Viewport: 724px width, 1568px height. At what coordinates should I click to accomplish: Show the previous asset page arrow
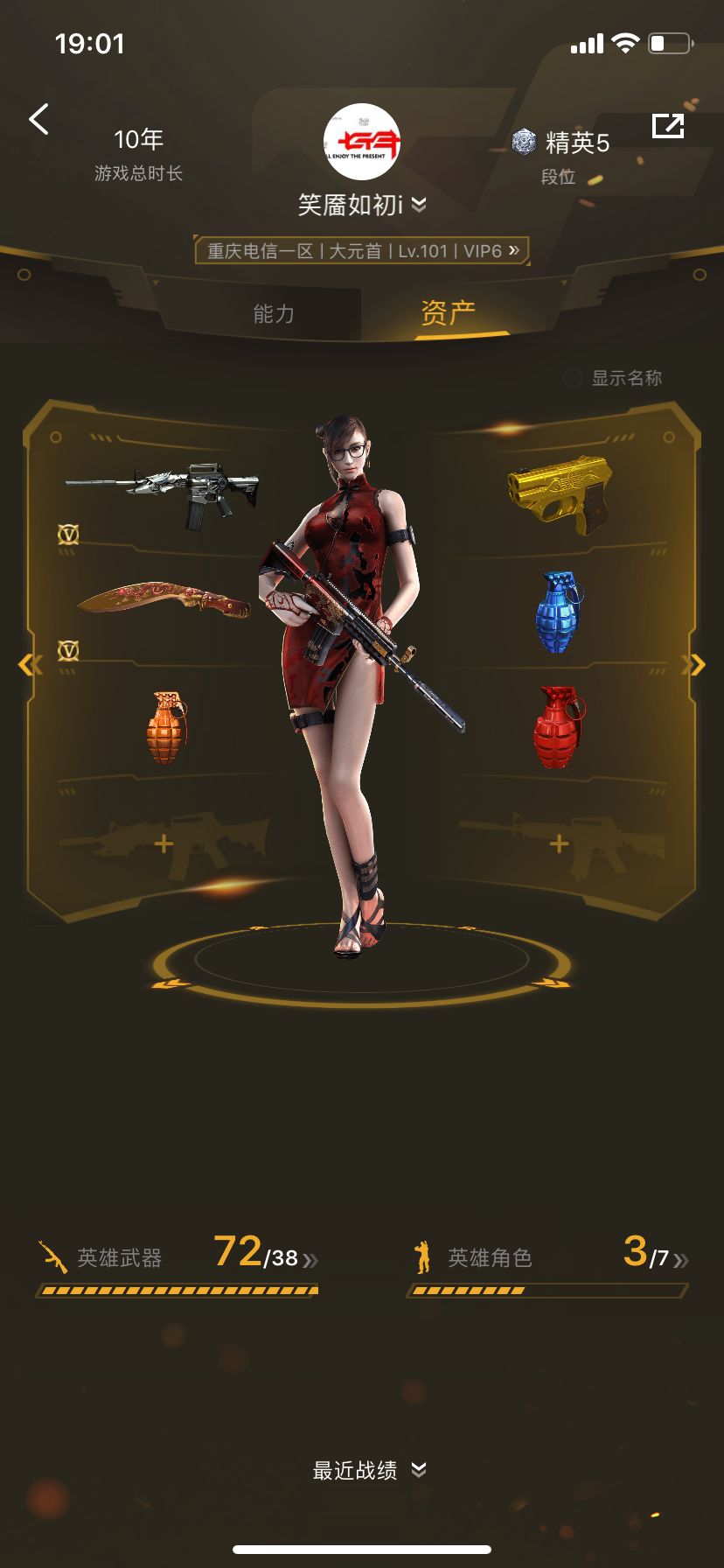[x=28, y=665]
